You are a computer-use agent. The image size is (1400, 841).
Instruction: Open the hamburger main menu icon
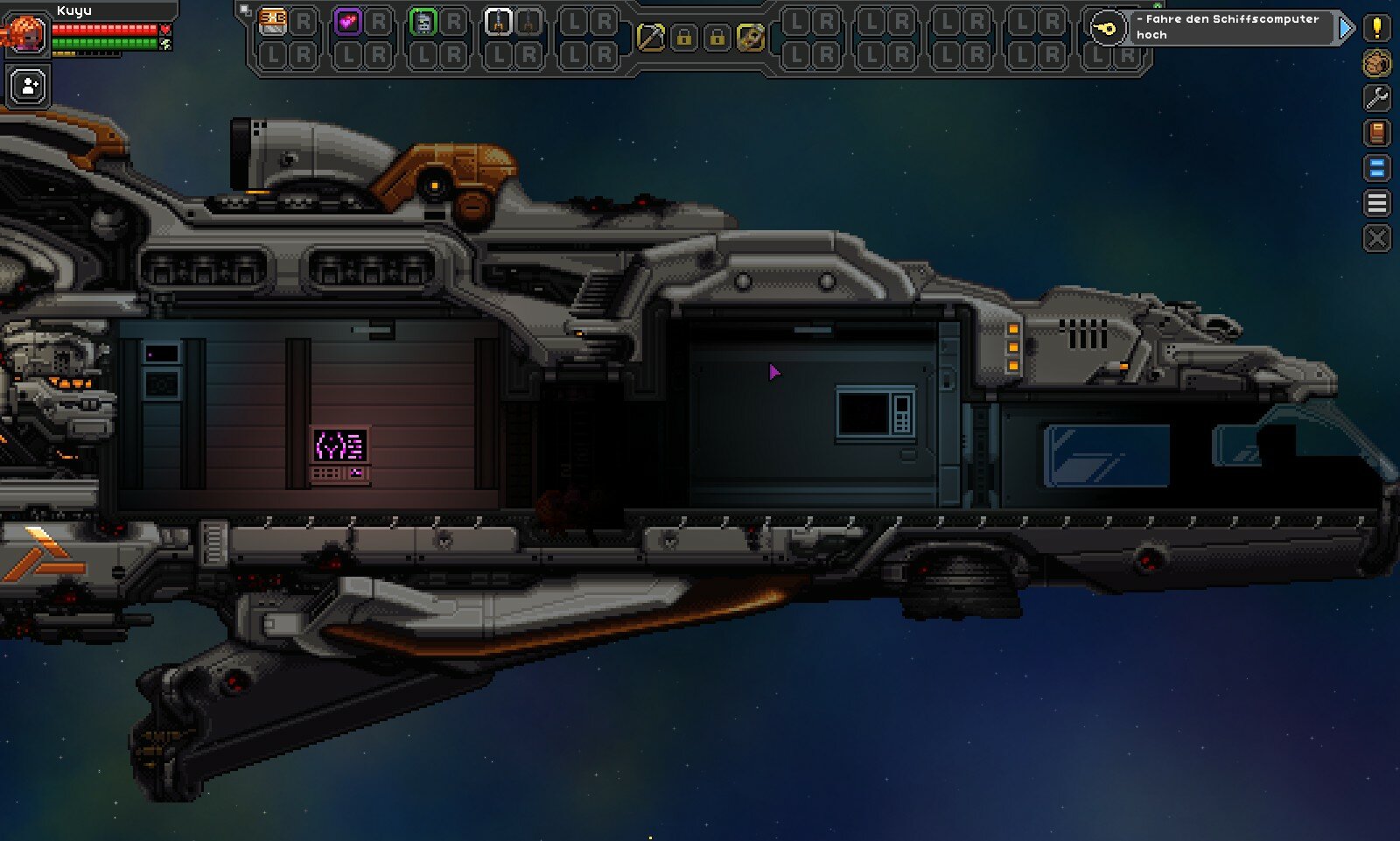click(x=1376, y=200)
